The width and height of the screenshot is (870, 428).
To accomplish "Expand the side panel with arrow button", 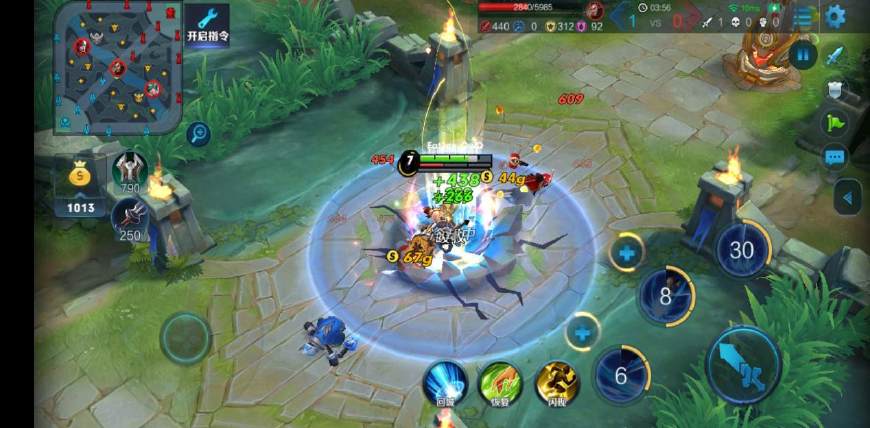I will 848,197.
